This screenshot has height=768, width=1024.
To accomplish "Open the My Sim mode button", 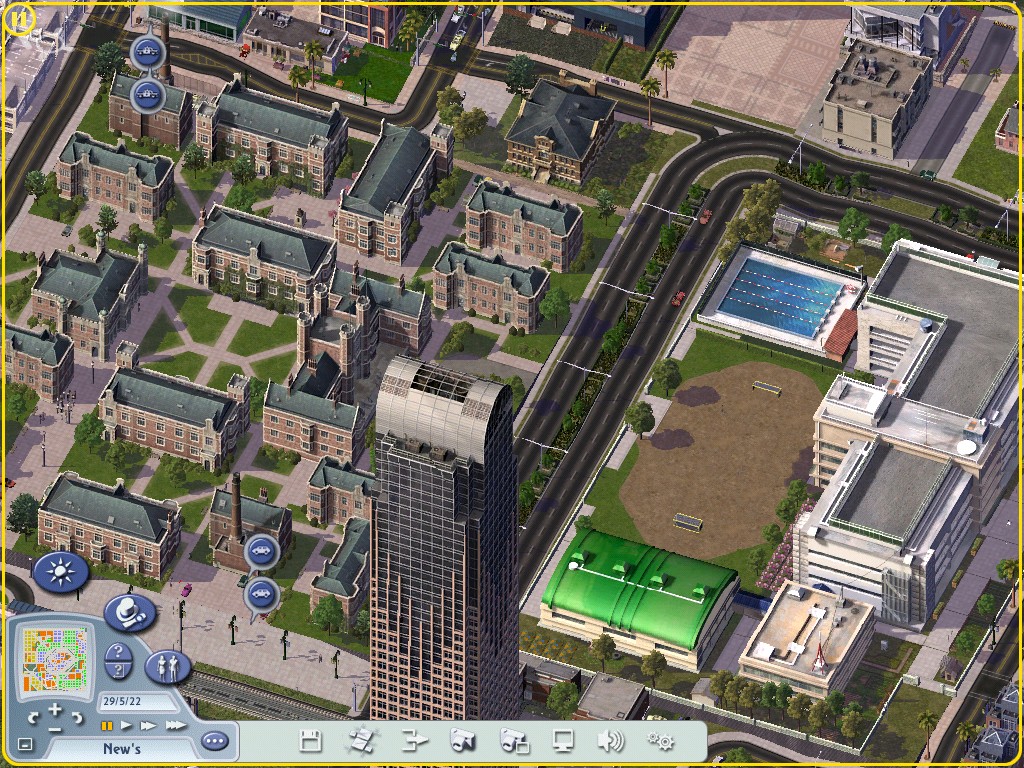I will pos(168,666).
